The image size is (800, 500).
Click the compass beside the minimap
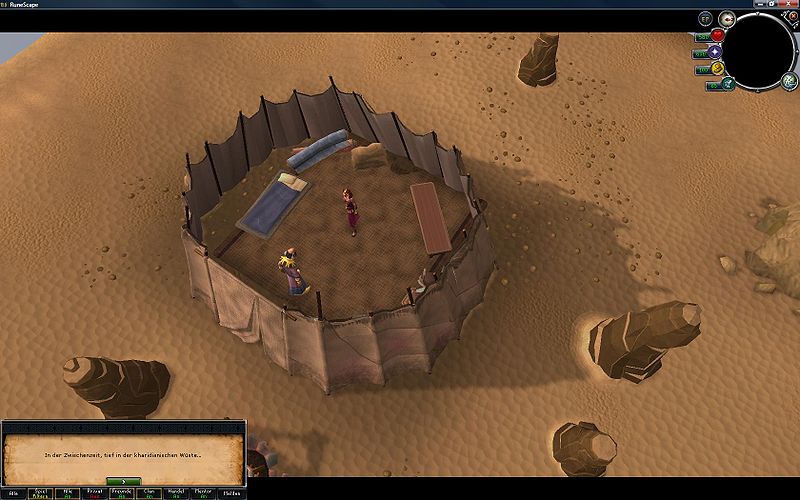pyautogui.click(x=727, y=18)
